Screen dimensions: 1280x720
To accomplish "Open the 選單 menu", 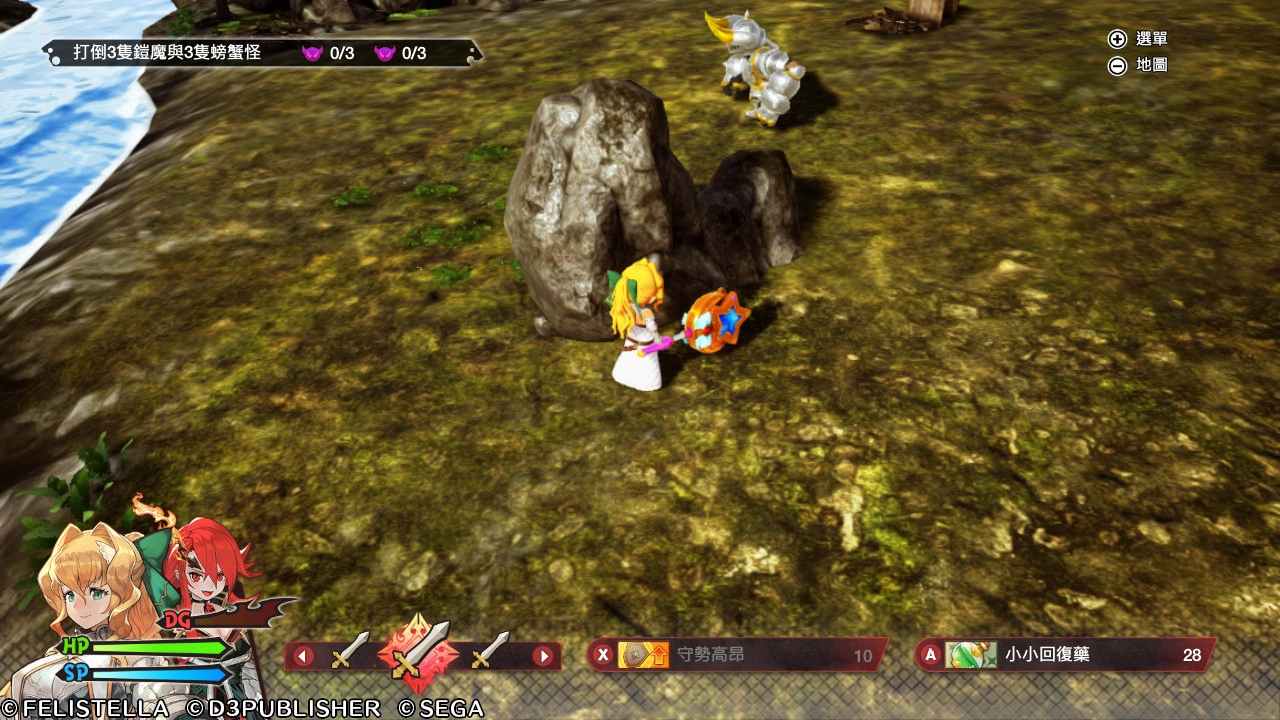I will 1138,39.
